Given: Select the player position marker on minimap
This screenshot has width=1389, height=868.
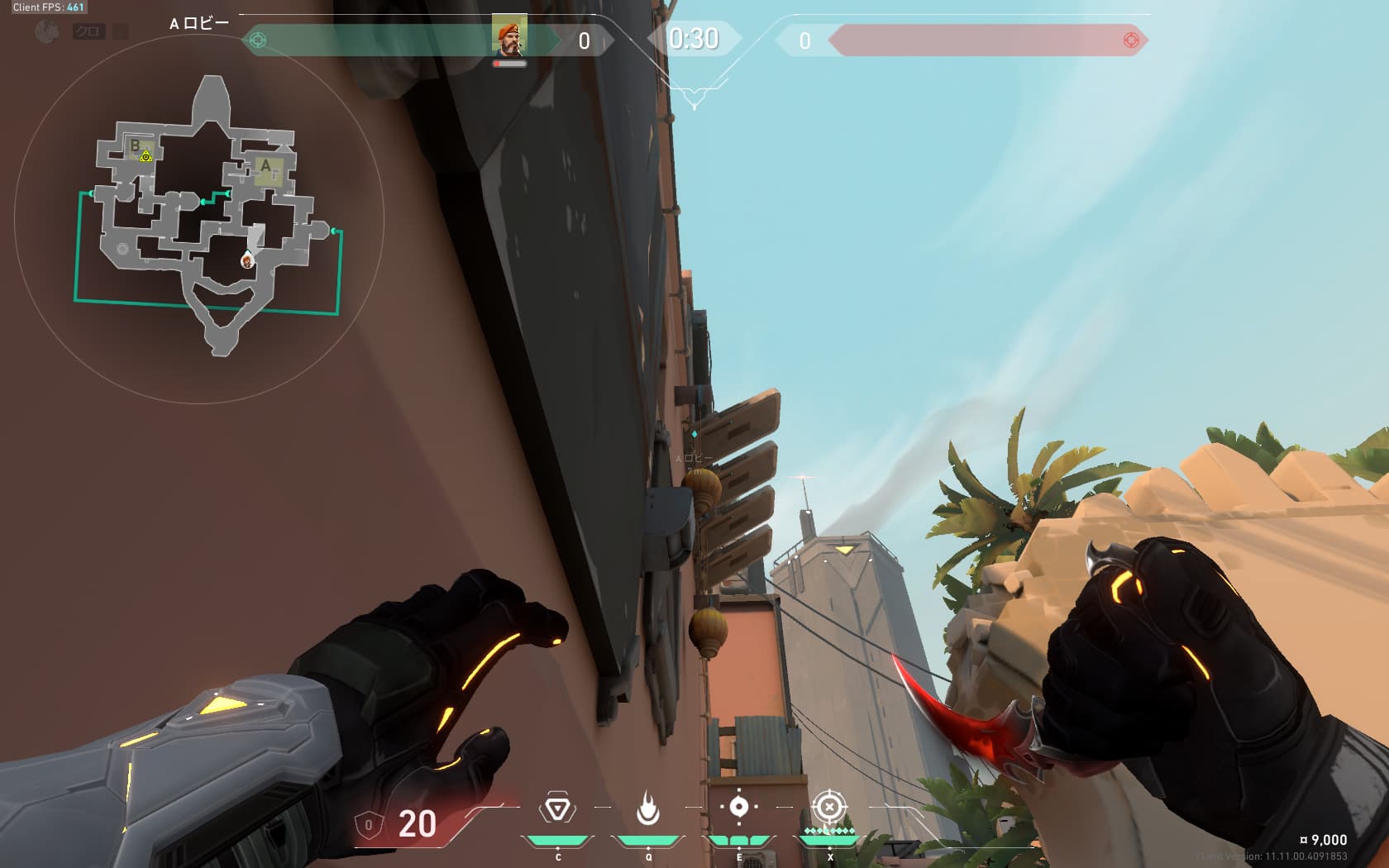Looking at the screenshot, I should point(247,261).
